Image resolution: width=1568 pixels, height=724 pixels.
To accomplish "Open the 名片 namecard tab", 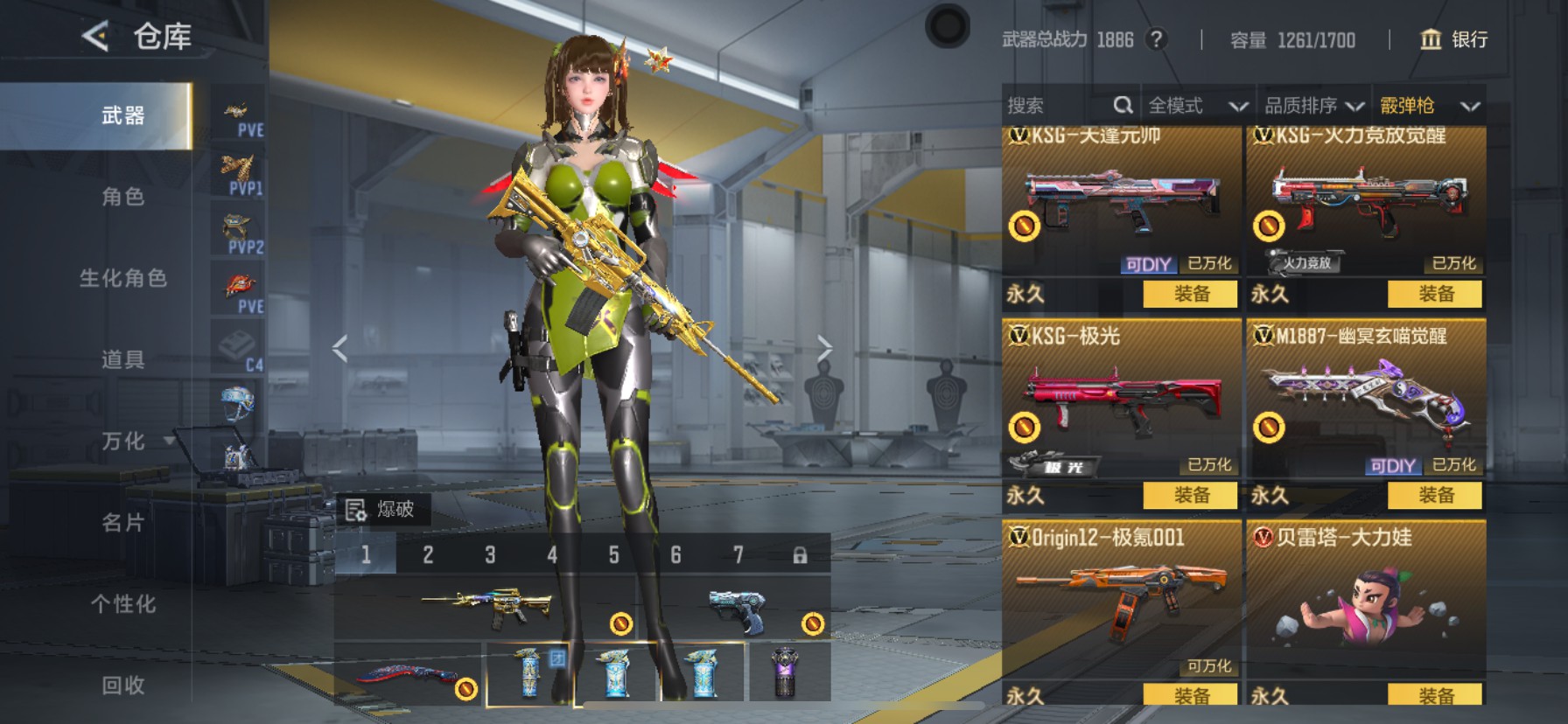I will 122,523.
